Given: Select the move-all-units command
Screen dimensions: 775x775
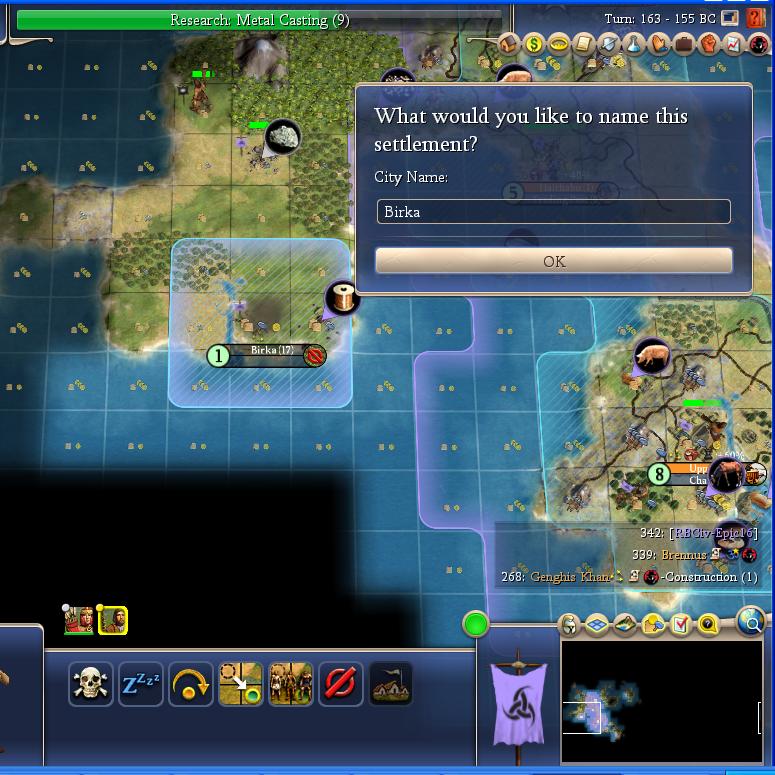Looking at the screenshot, I should point(291,685).
